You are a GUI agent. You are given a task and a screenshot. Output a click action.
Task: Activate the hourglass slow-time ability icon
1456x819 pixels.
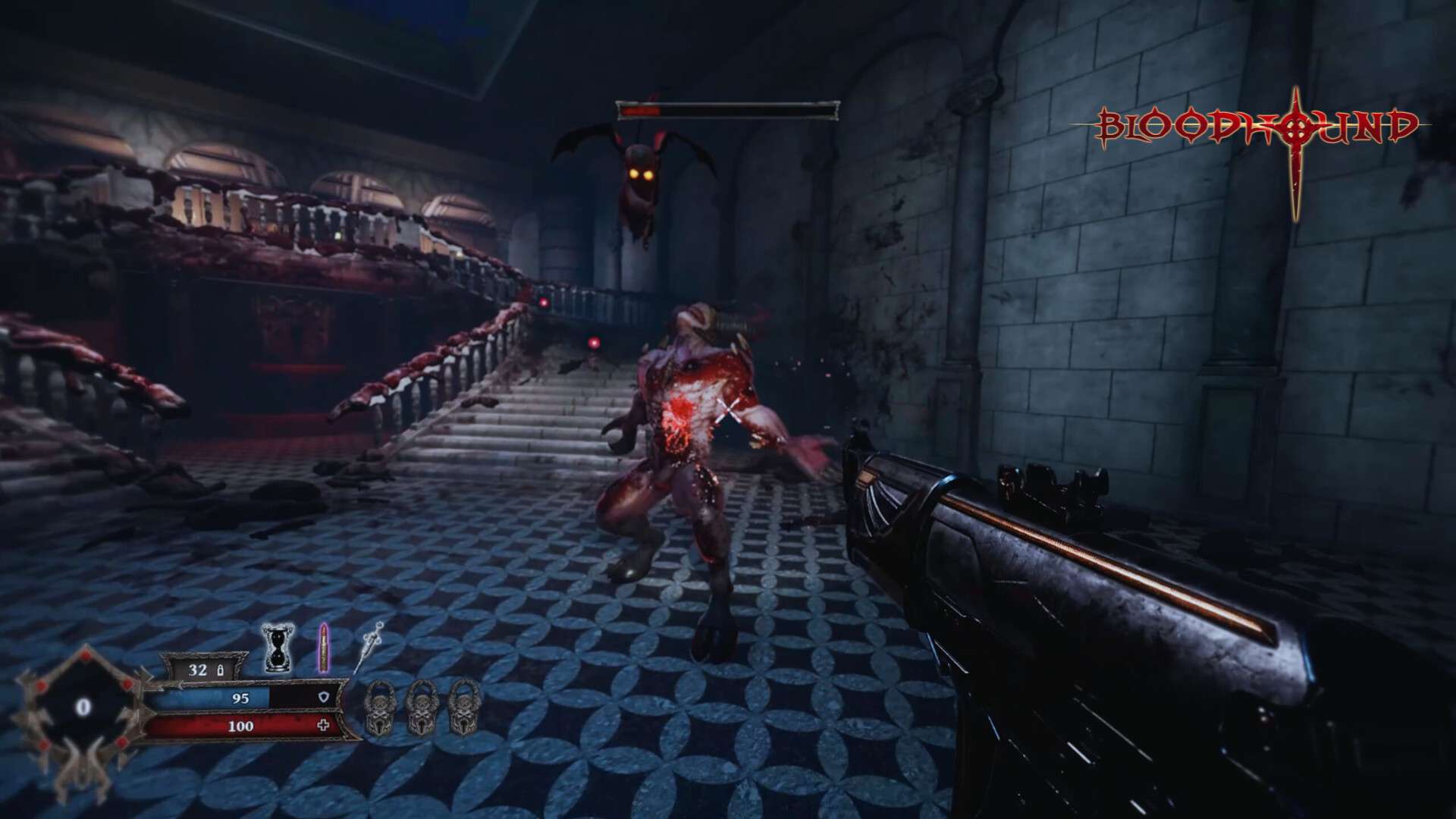tap(276, 647)
